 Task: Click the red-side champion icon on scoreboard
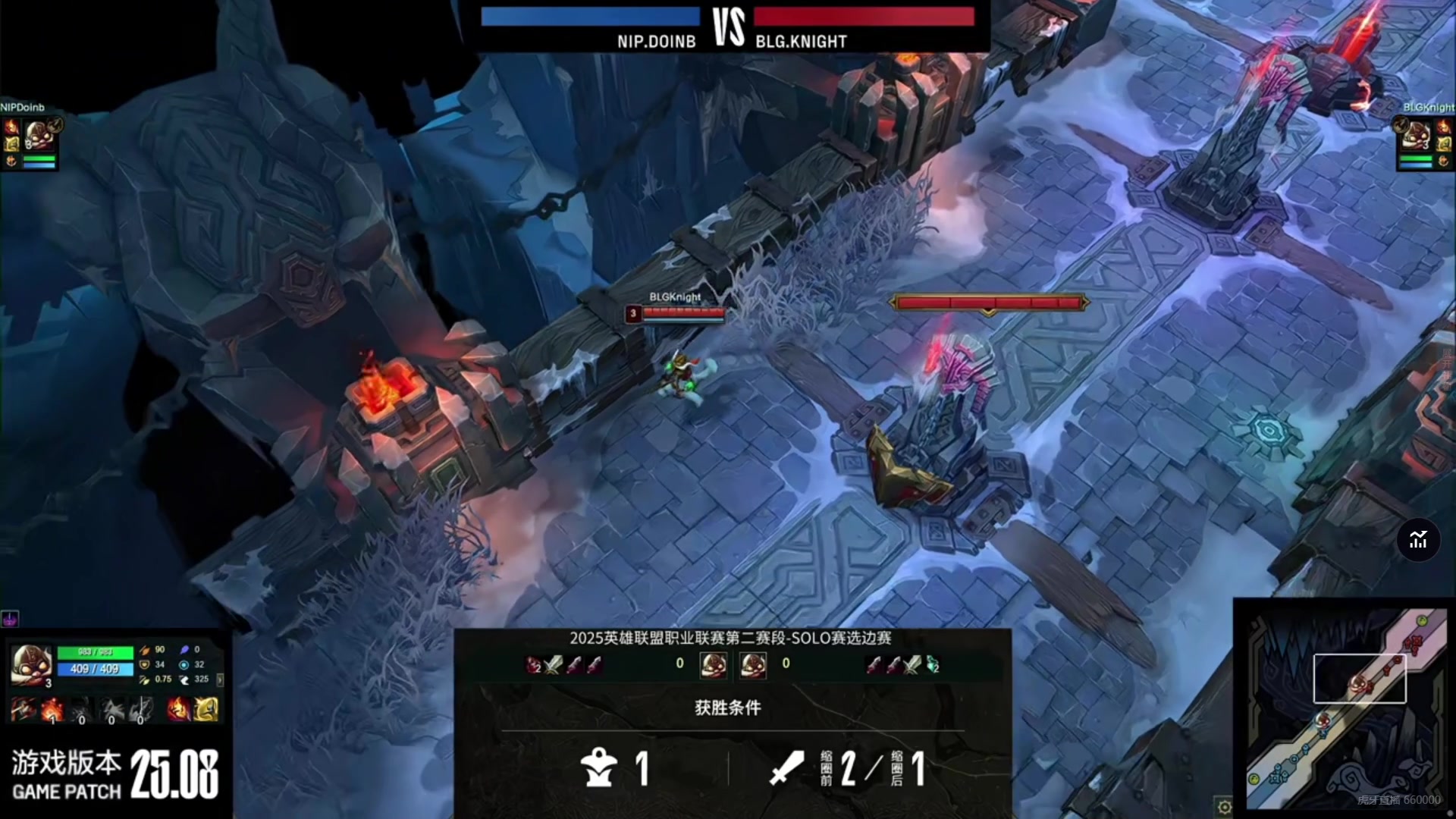[x=753, y=664]
